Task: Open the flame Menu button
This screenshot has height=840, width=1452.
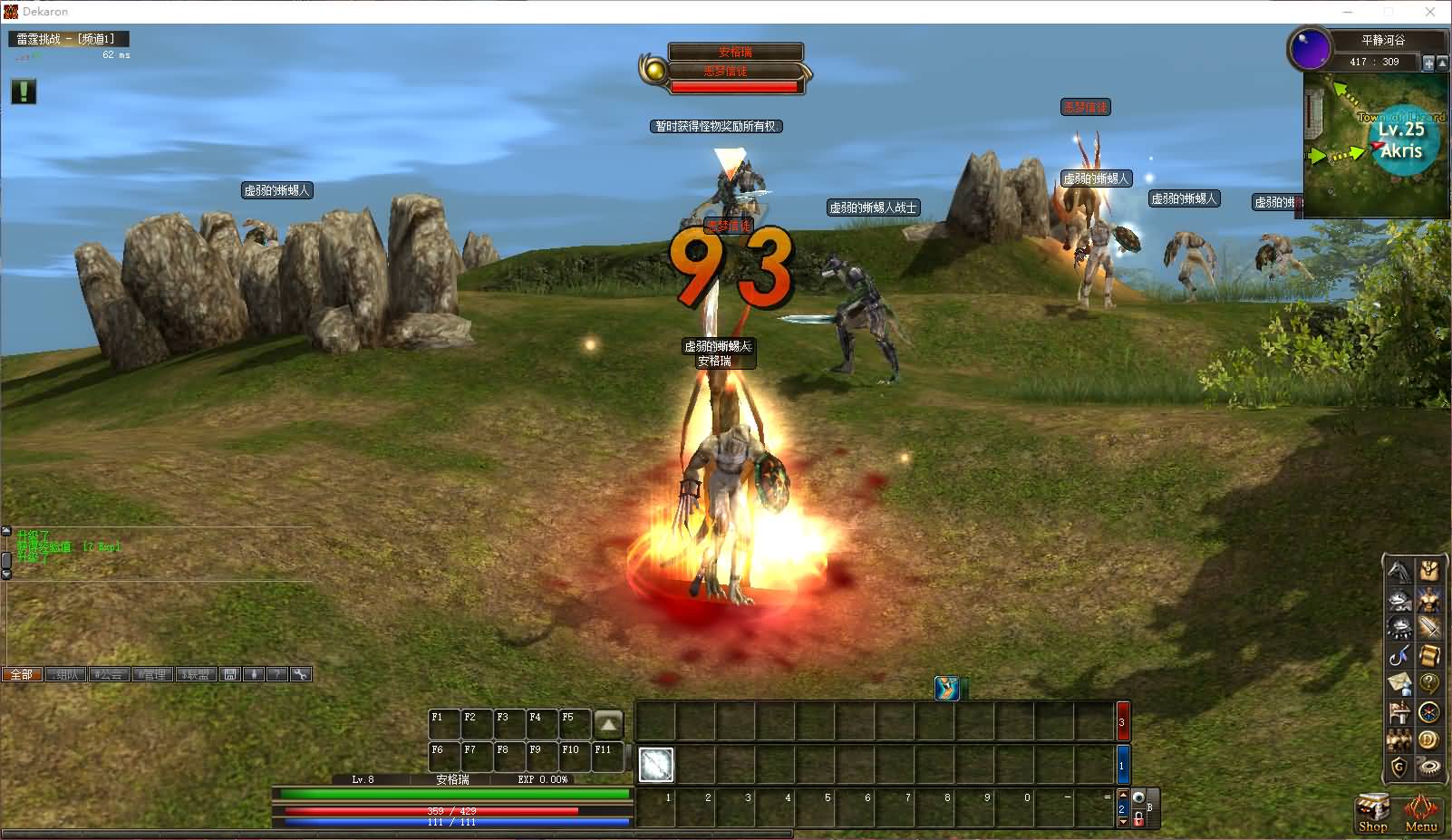Action: [x=1420, y=812]
